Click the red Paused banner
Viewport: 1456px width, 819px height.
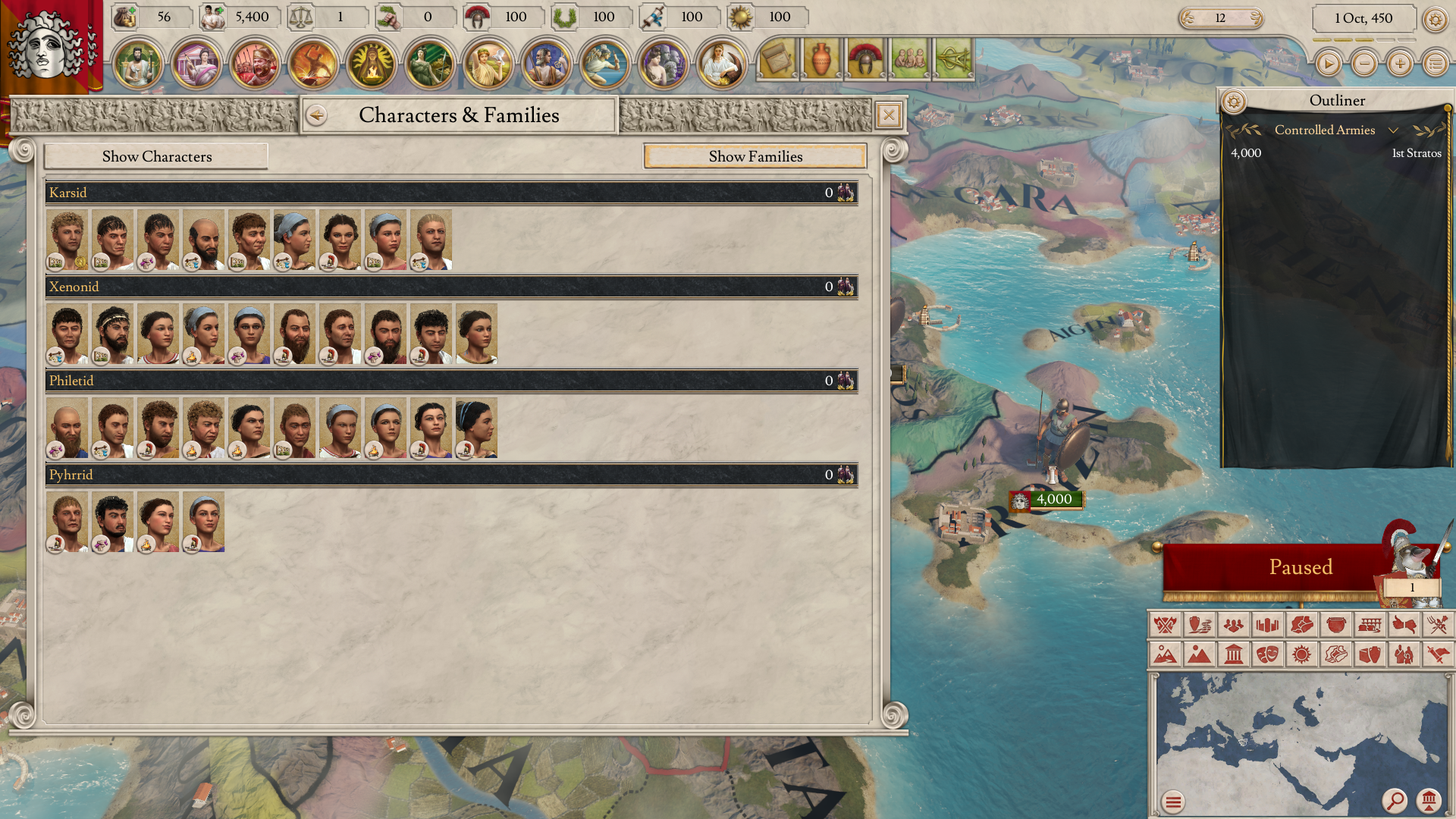(1299, 567)
